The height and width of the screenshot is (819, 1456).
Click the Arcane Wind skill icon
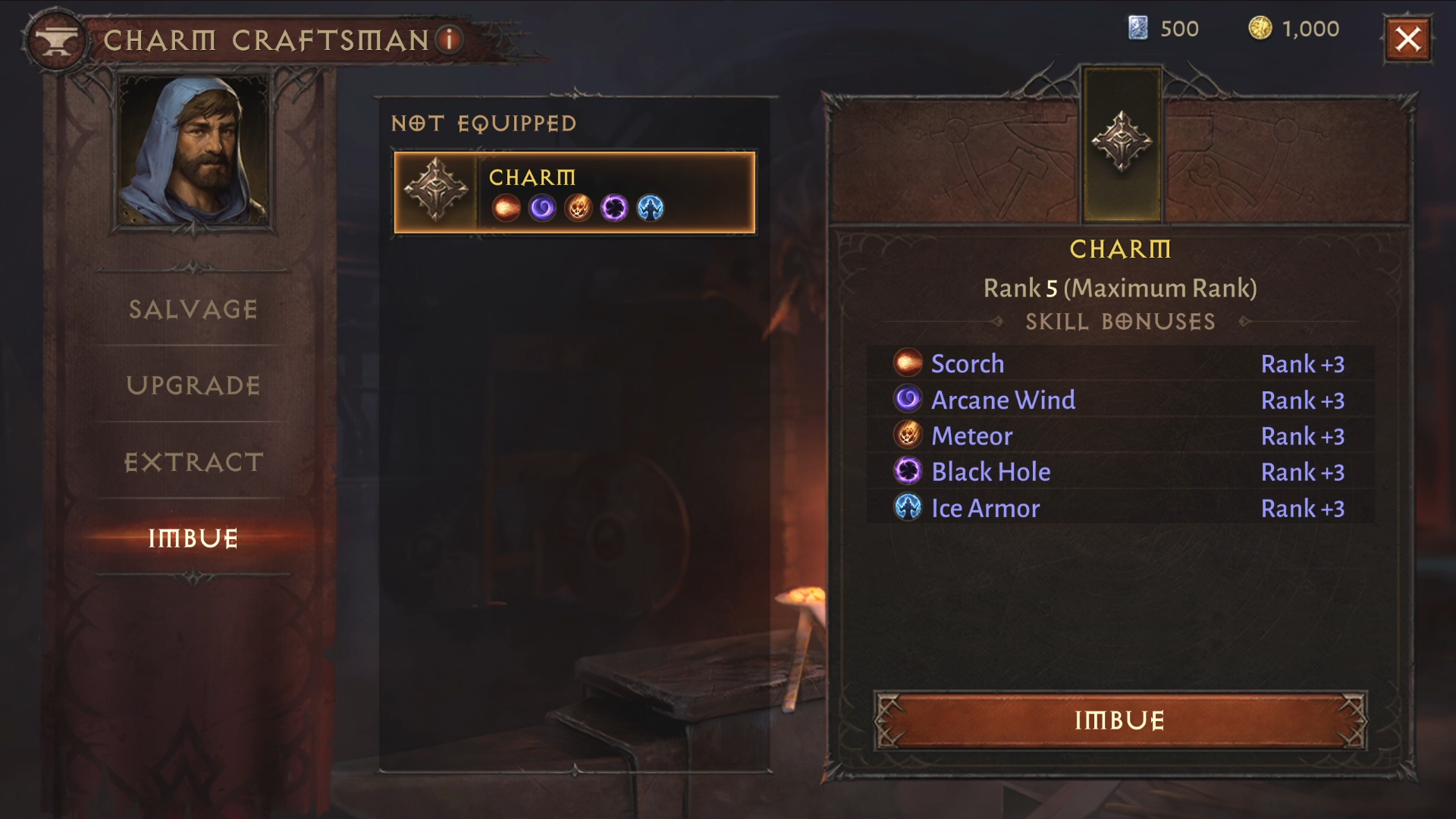click(908, 400)
